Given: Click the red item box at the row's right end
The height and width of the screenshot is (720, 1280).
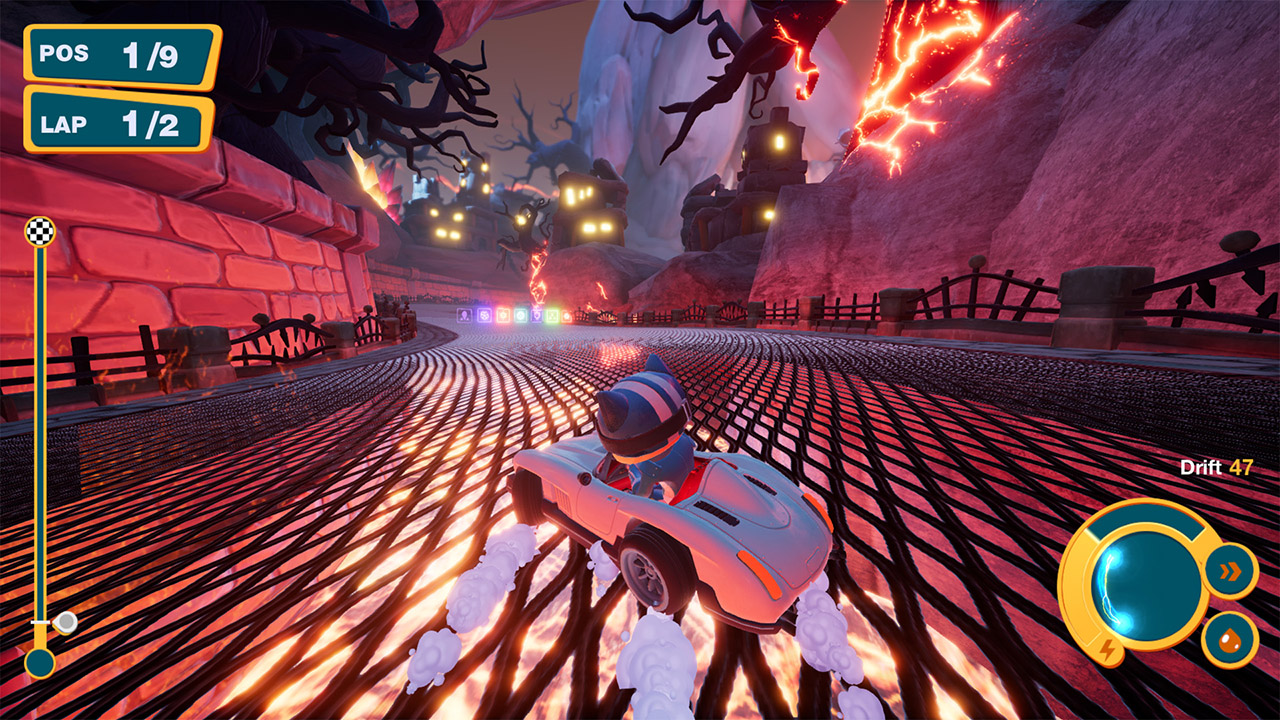Looking at the screenshot, I should (566, 315).
